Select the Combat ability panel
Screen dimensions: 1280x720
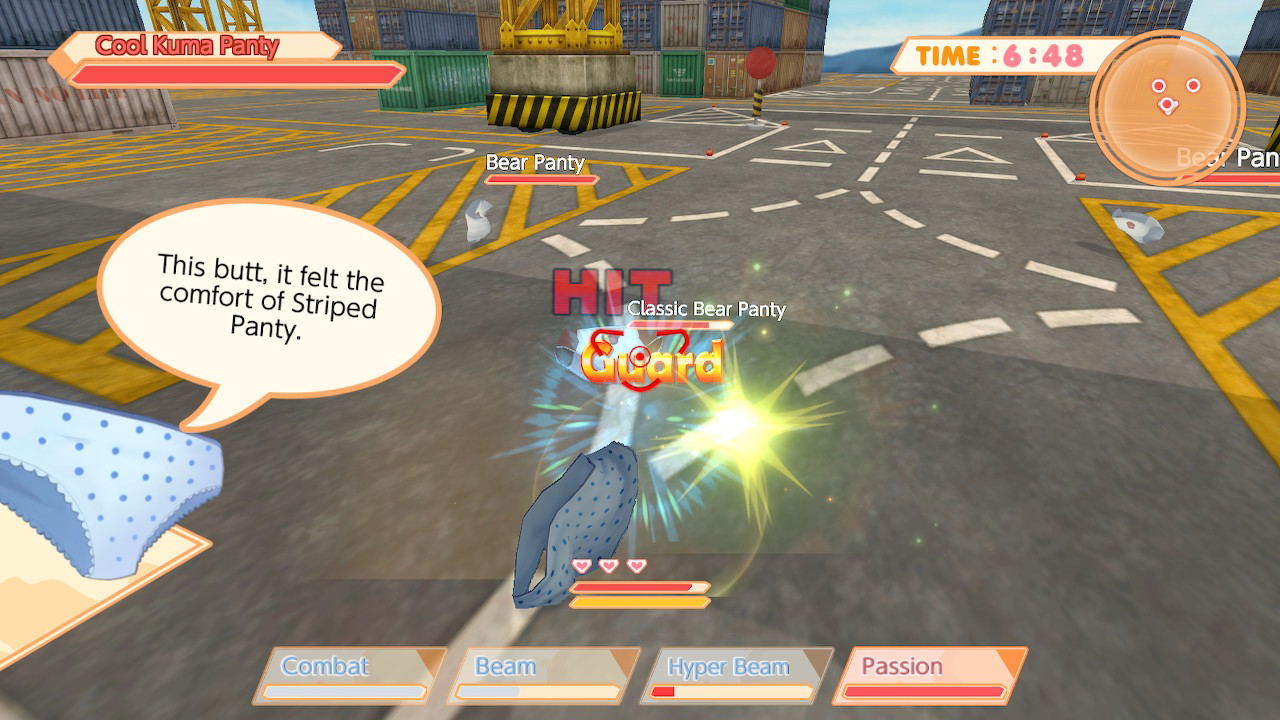click(350, 676)
